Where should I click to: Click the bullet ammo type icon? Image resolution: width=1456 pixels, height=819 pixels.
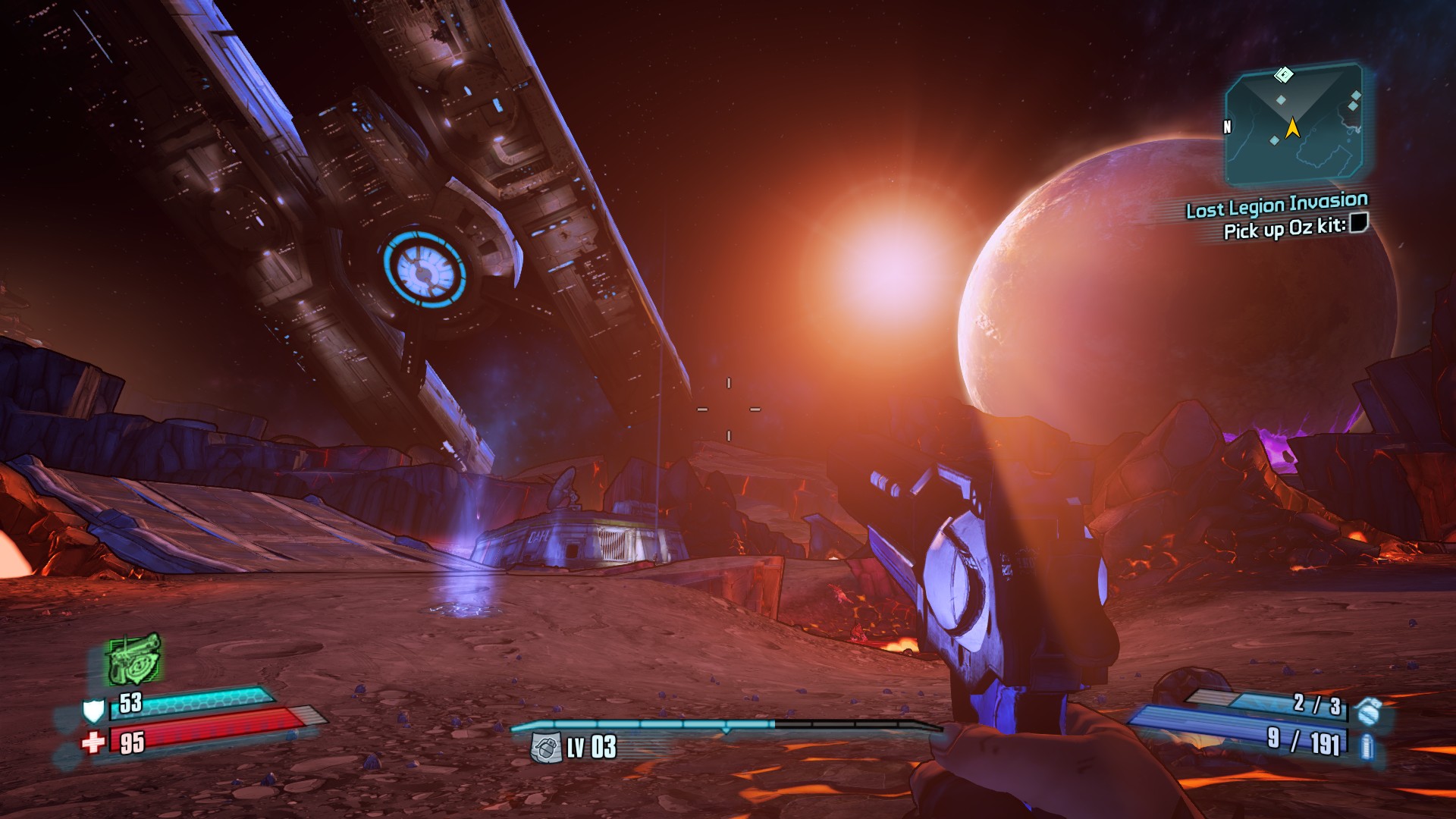tap(1367, 747)
